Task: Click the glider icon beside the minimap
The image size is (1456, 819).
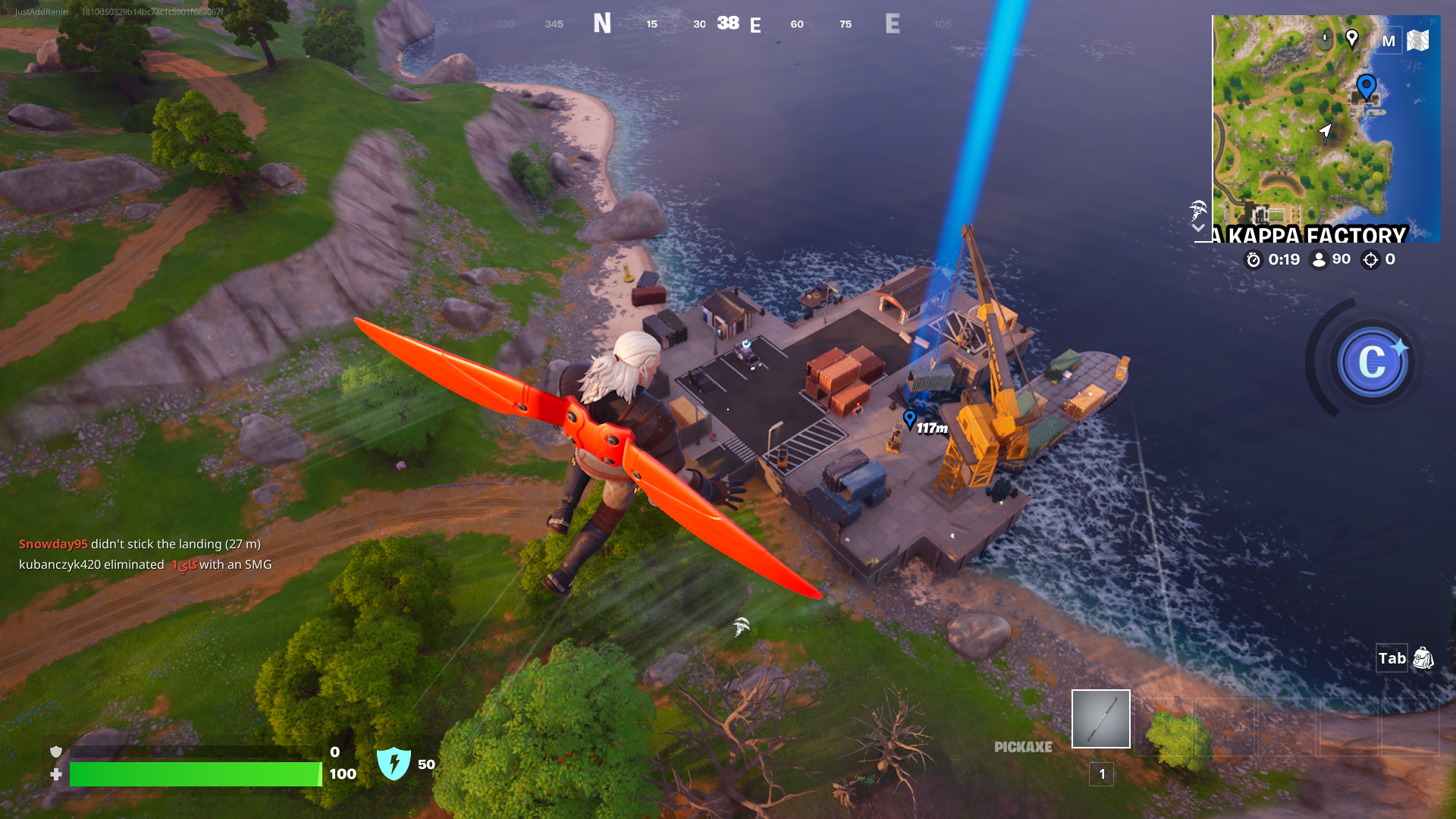Action: (1197, 211)
